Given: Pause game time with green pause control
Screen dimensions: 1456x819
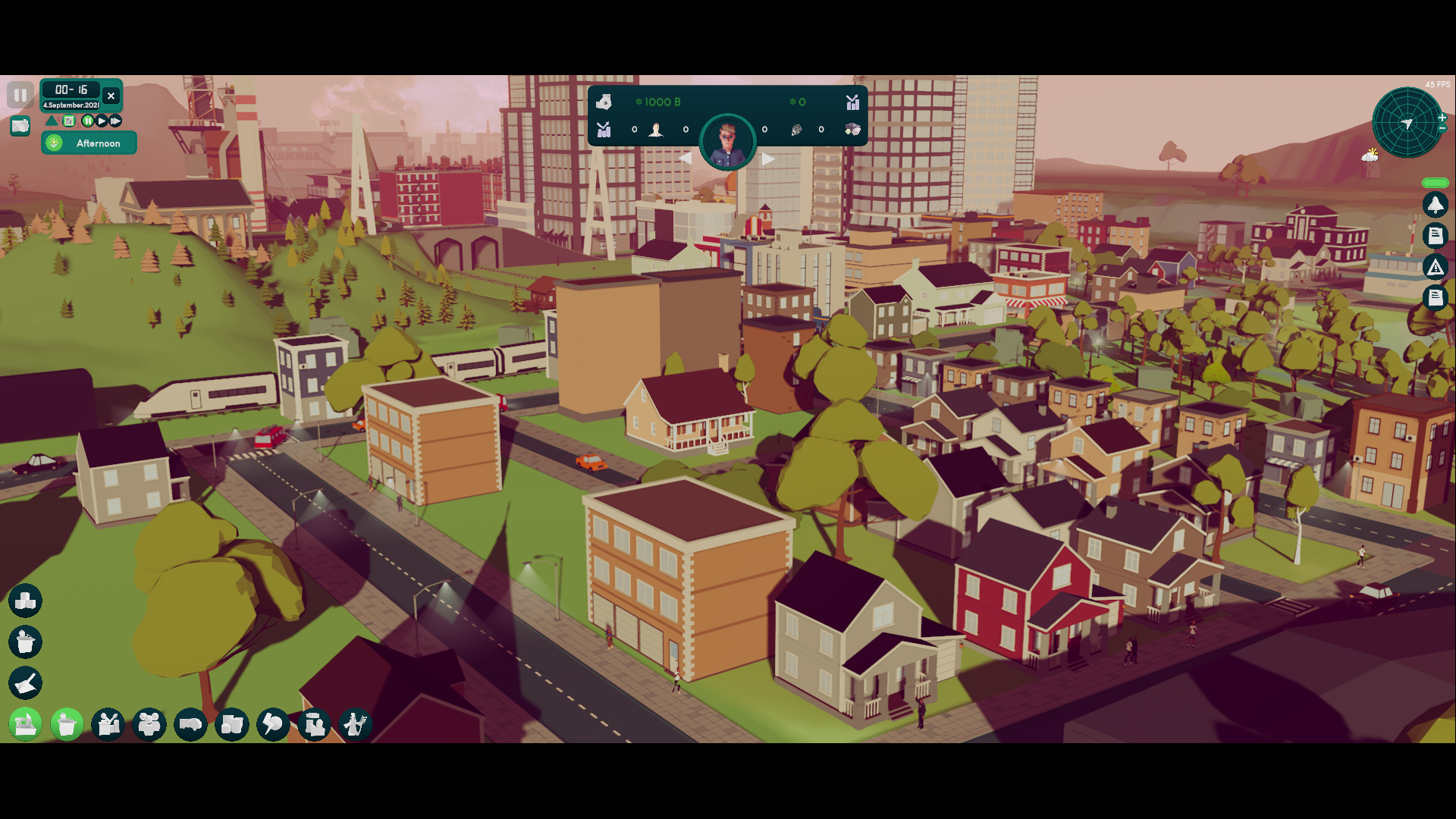Looking at the screenshot, I should [87, 121].
